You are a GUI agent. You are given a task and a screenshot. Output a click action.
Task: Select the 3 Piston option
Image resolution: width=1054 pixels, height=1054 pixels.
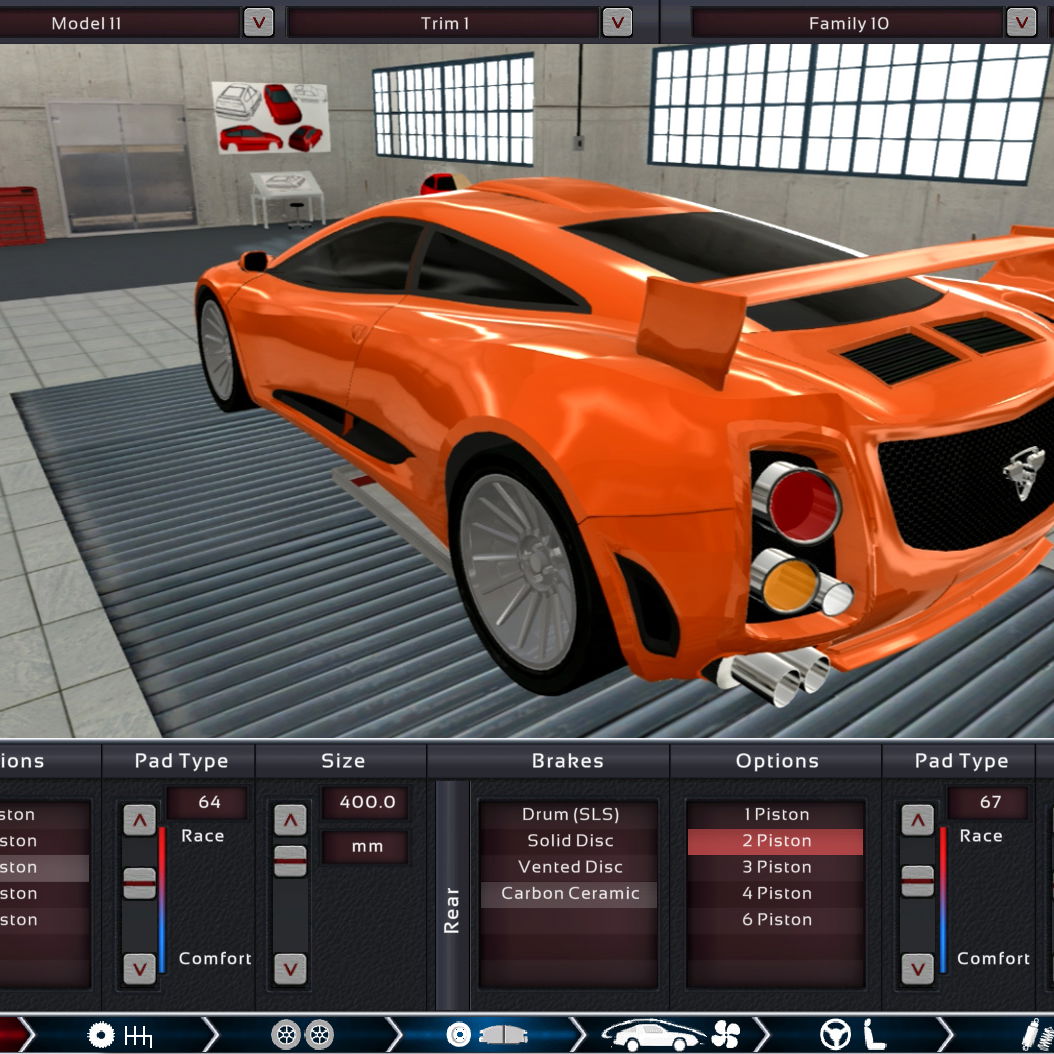(775, 867)
